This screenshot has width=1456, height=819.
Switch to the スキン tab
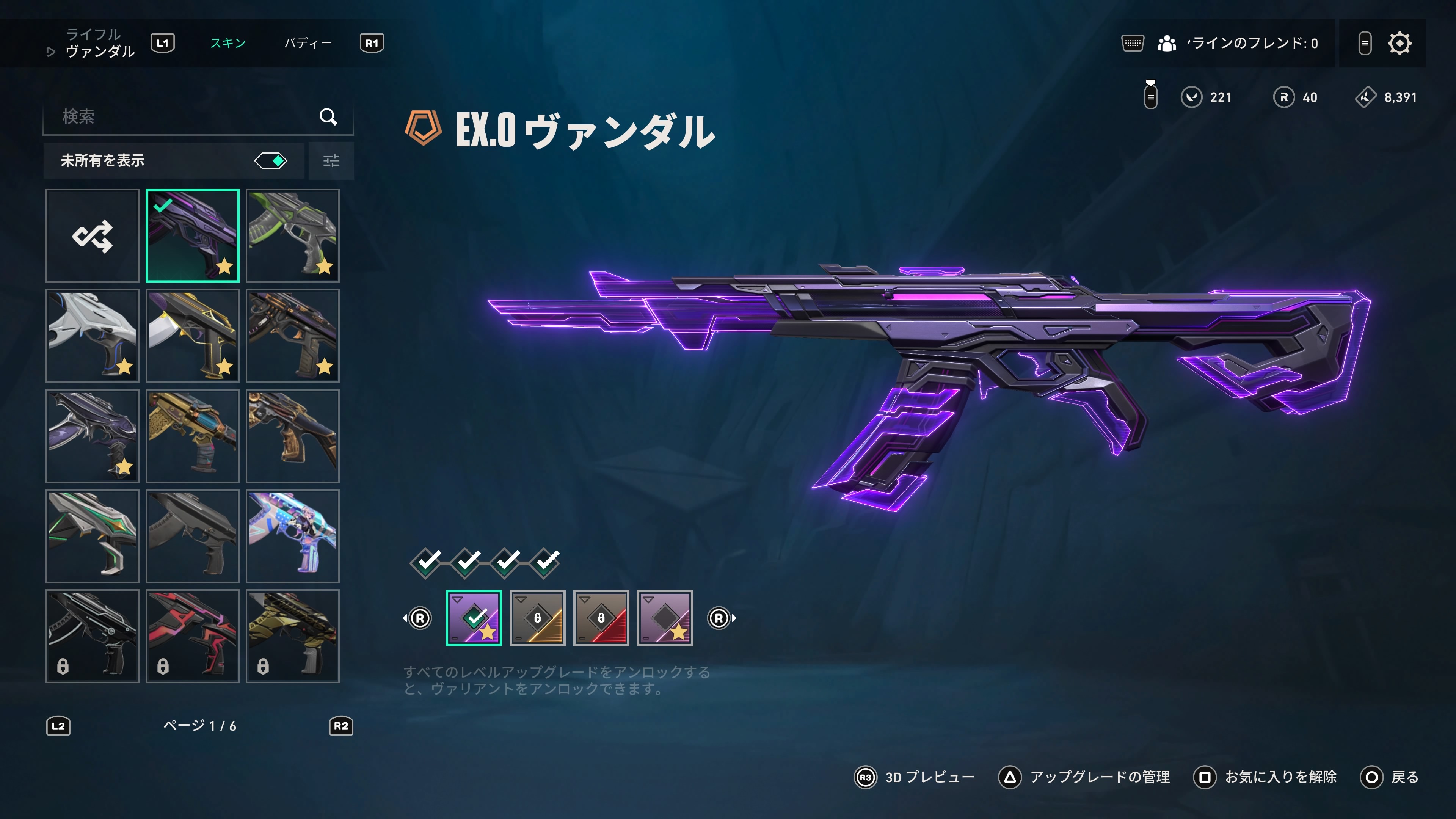(228, 43)
